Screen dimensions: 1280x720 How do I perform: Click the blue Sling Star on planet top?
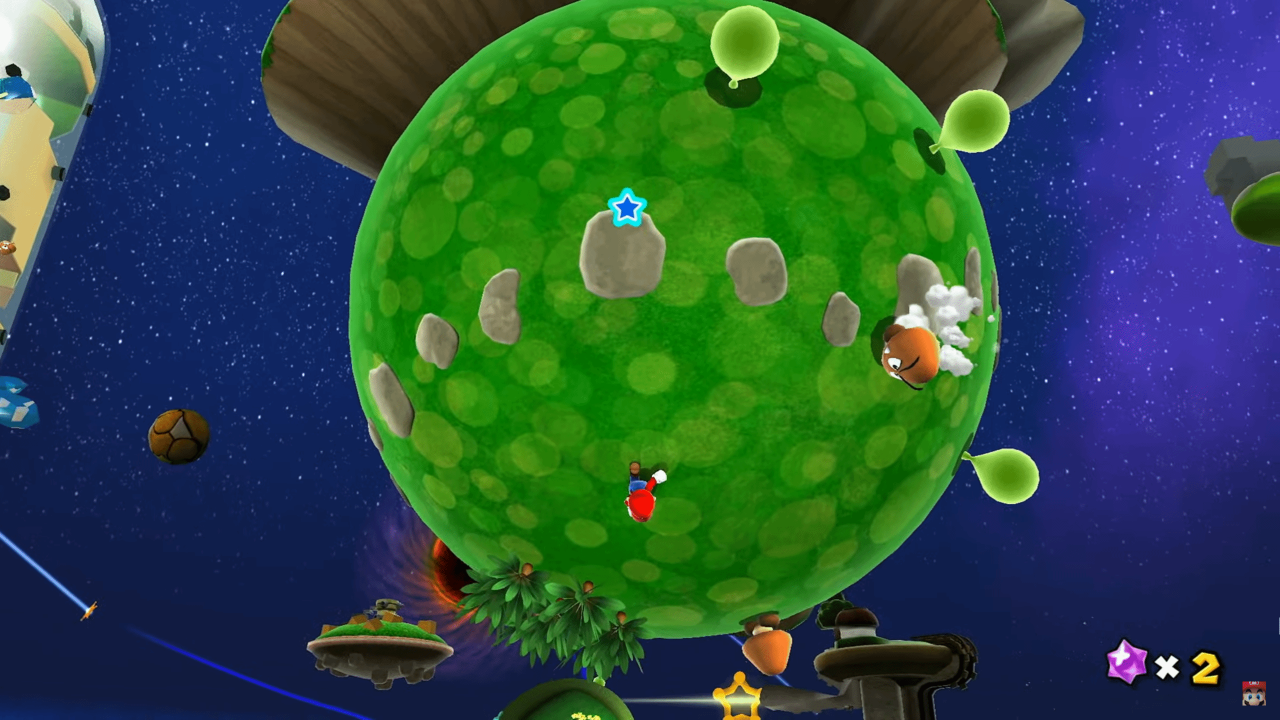pos(627,207)
